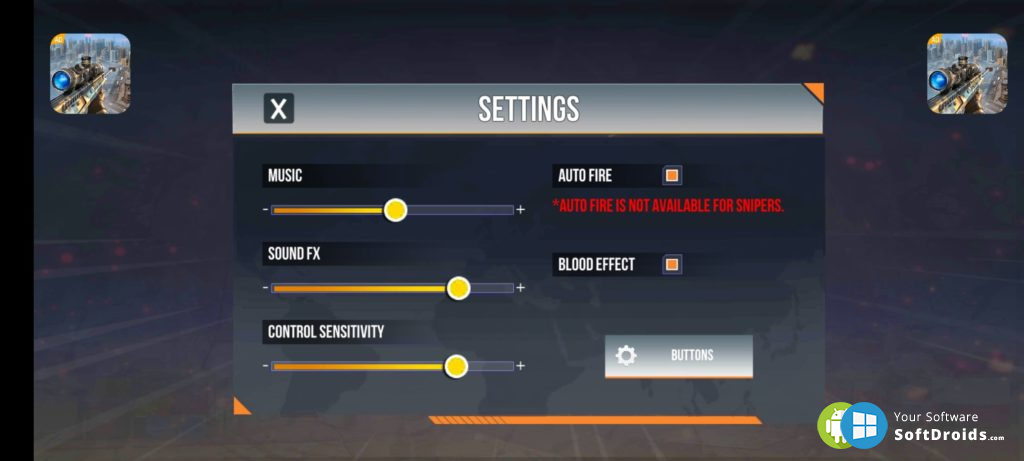Open the Buttons layout settings

(679, 356)
